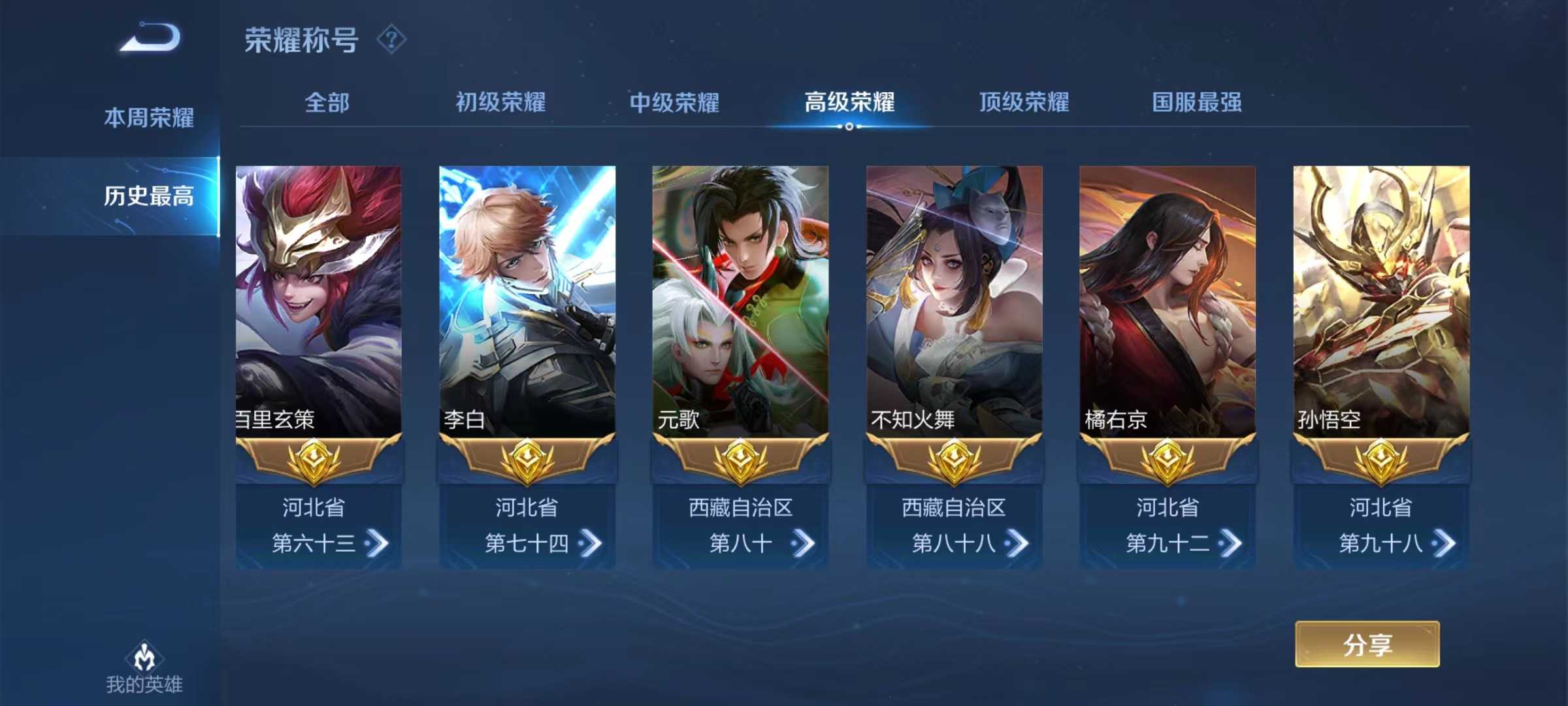Open the help tooltip beside 荣耀称号
The image size is (1568, 706).
pyautogui.click(x=391, y=41)
